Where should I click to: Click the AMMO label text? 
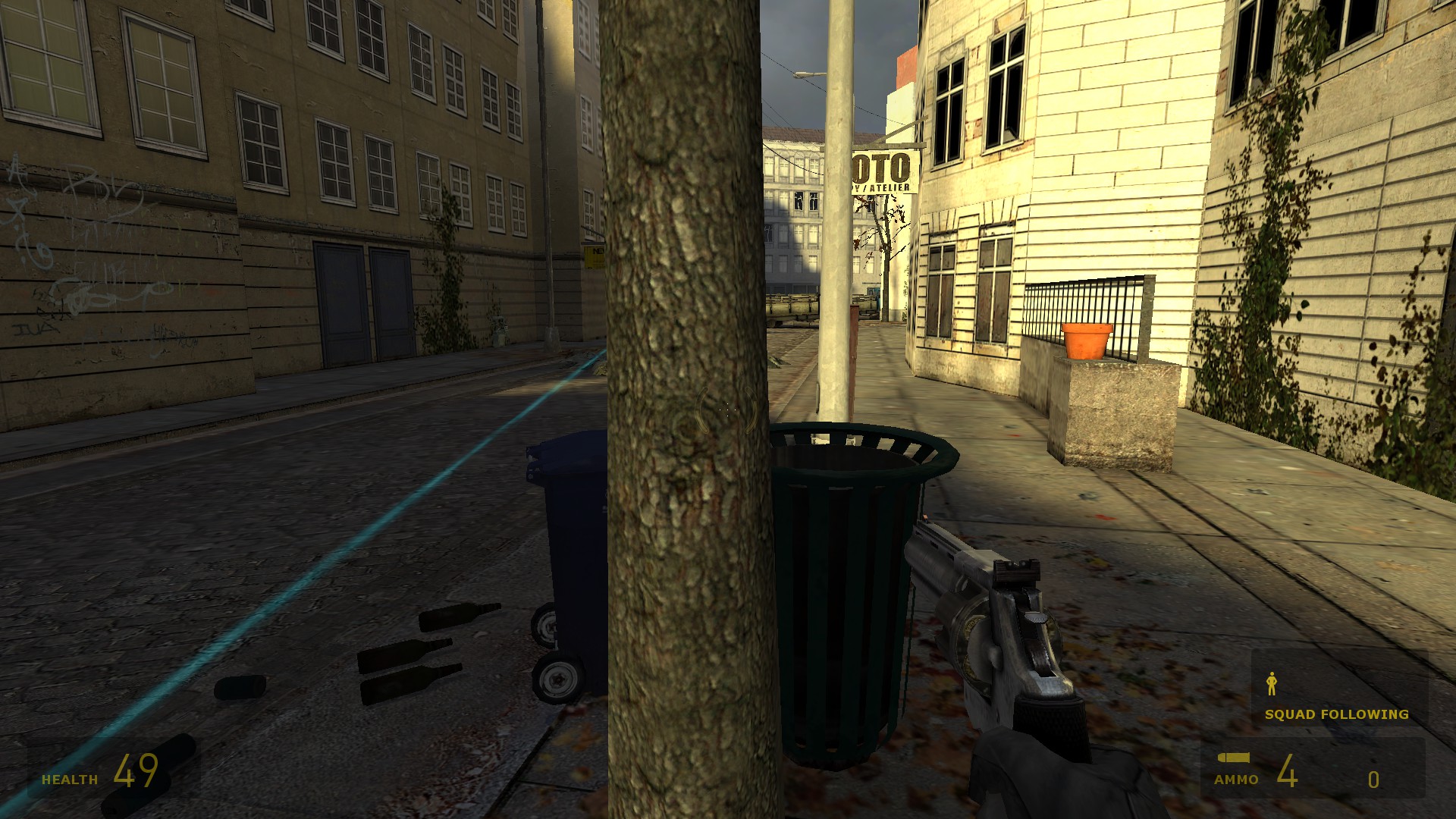click(x=1238, y=779)
